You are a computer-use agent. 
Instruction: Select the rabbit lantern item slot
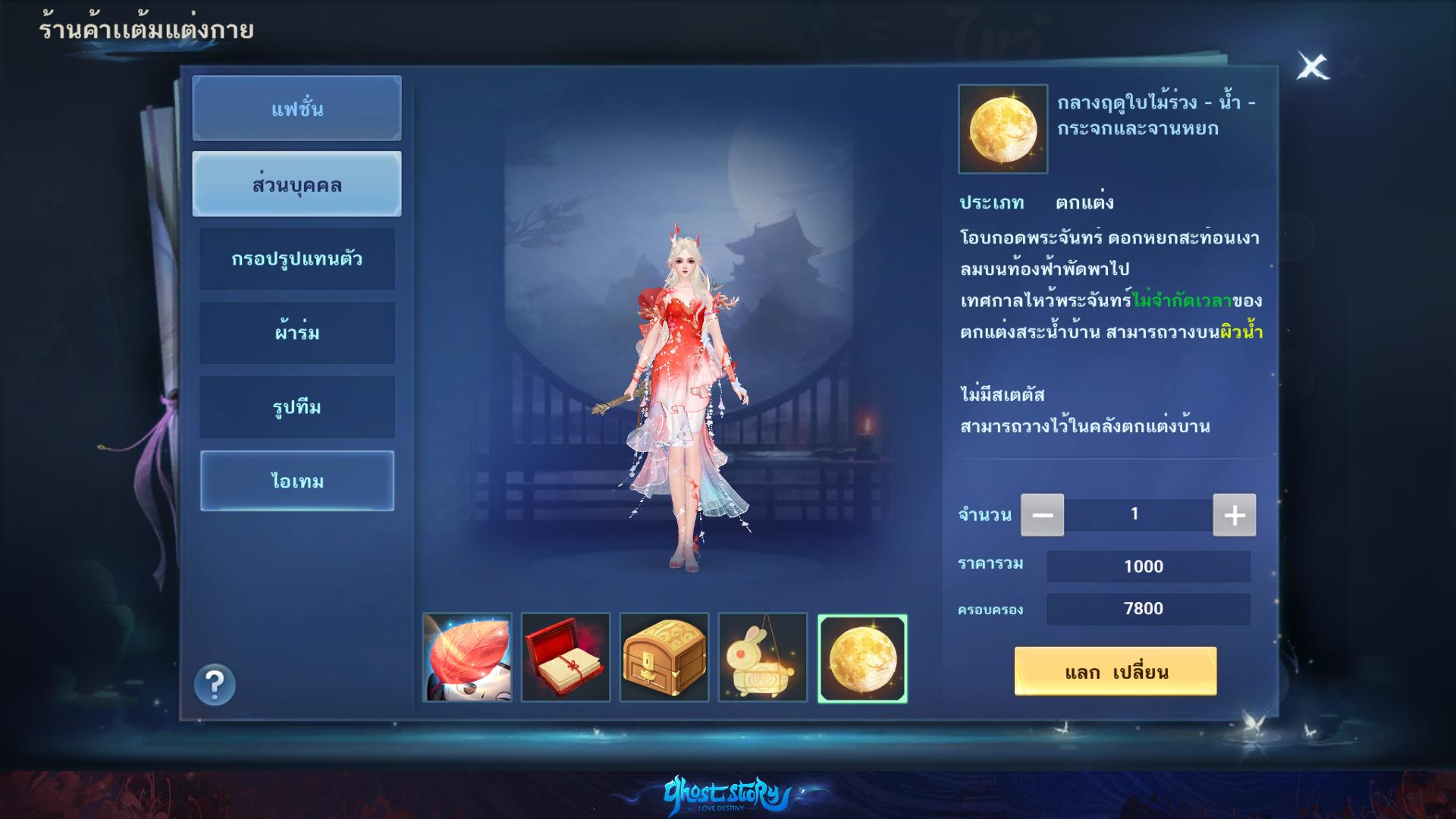coord(763,657)
